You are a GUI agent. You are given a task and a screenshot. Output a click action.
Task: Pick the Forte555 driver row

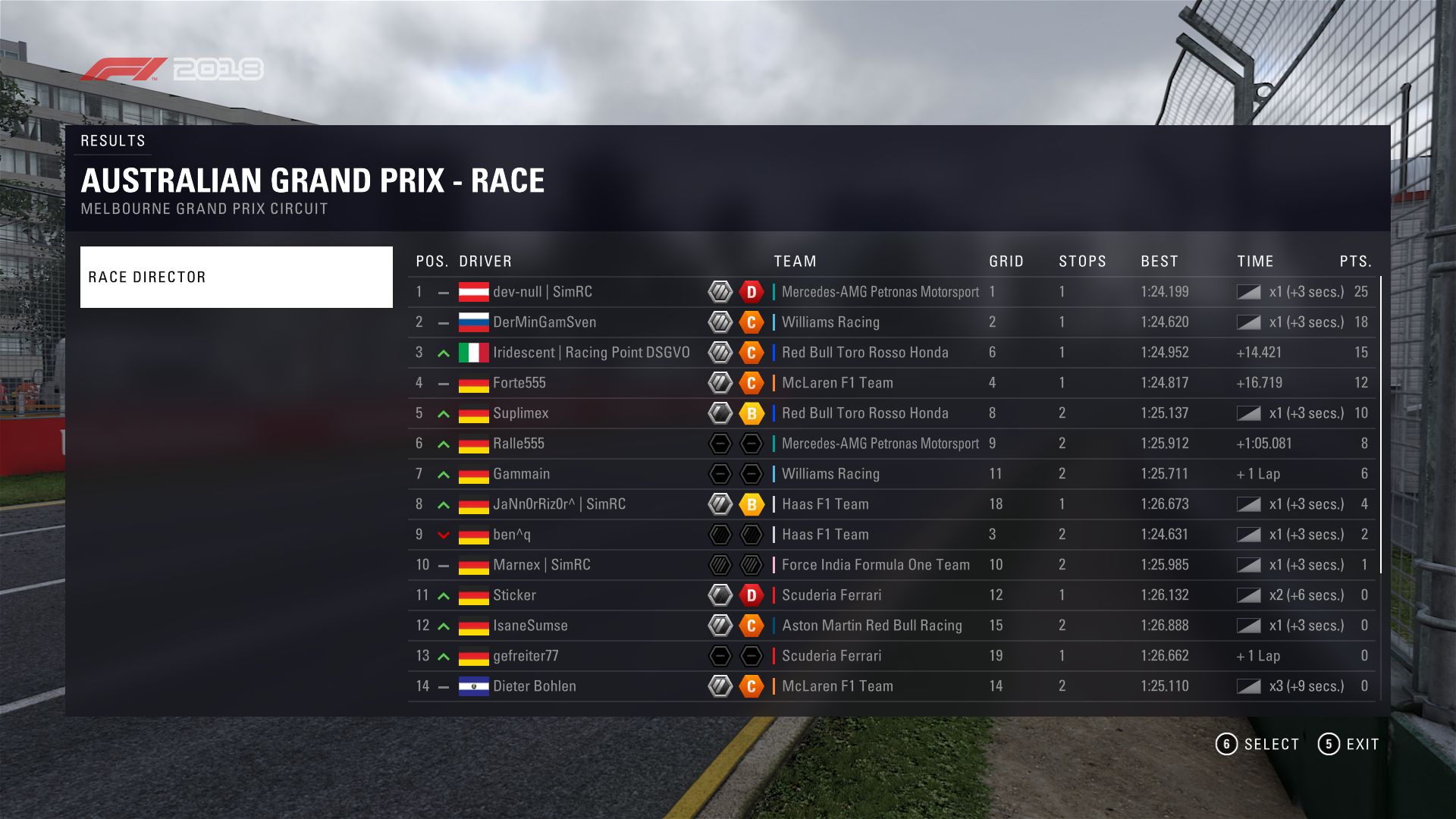pos(519,383)
